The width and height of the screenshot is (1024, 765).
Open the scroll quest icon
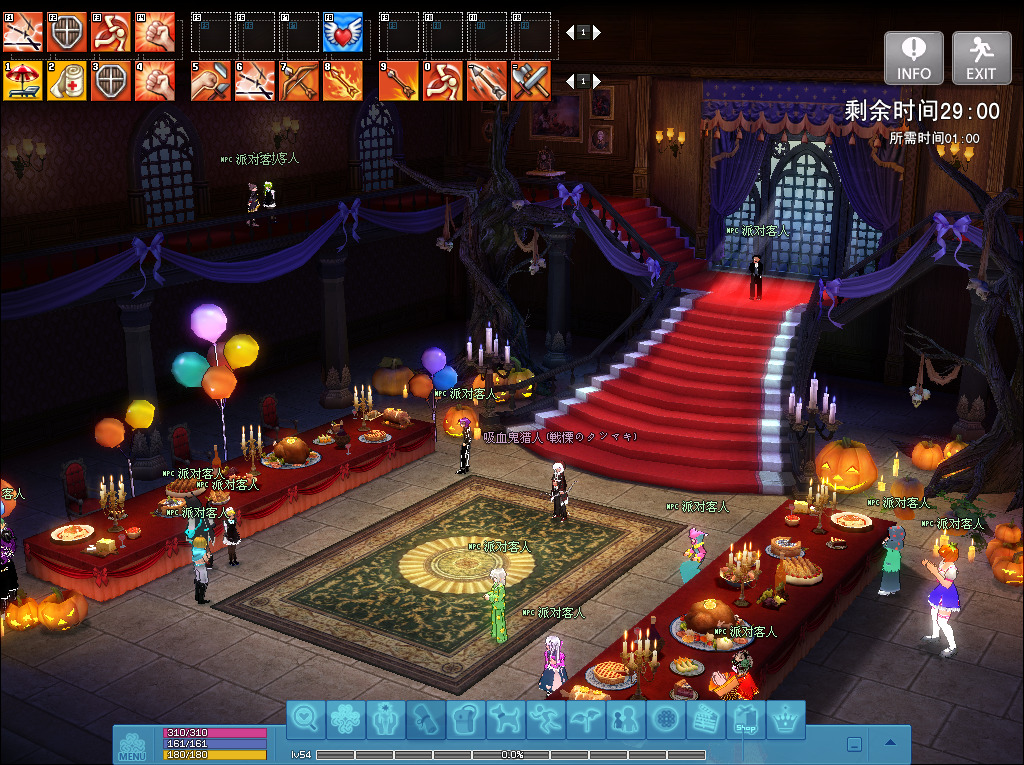click(426, 718)
